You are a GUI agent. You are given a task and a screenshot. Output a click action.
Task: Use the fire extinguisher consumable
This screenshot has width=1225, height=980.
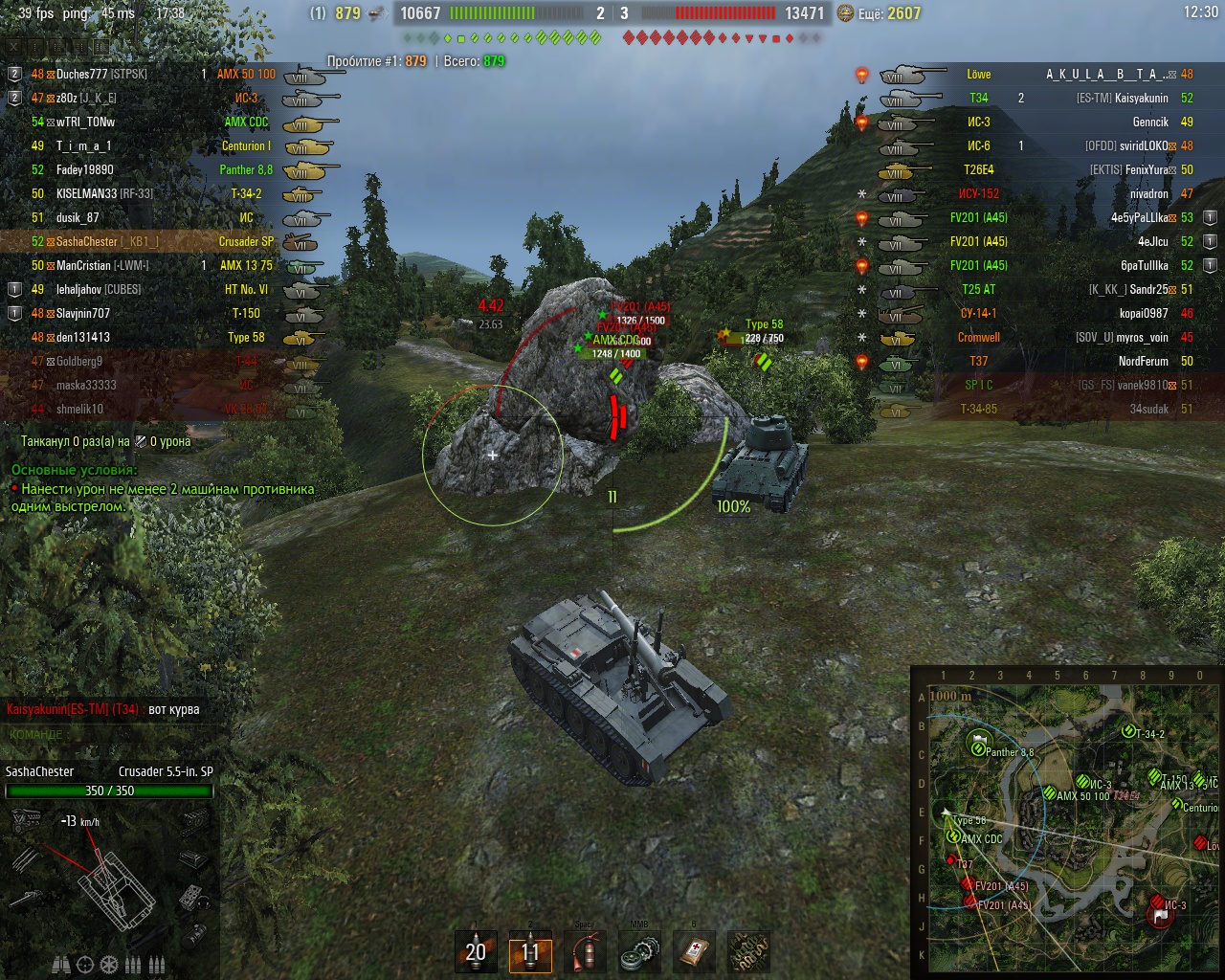585,951
